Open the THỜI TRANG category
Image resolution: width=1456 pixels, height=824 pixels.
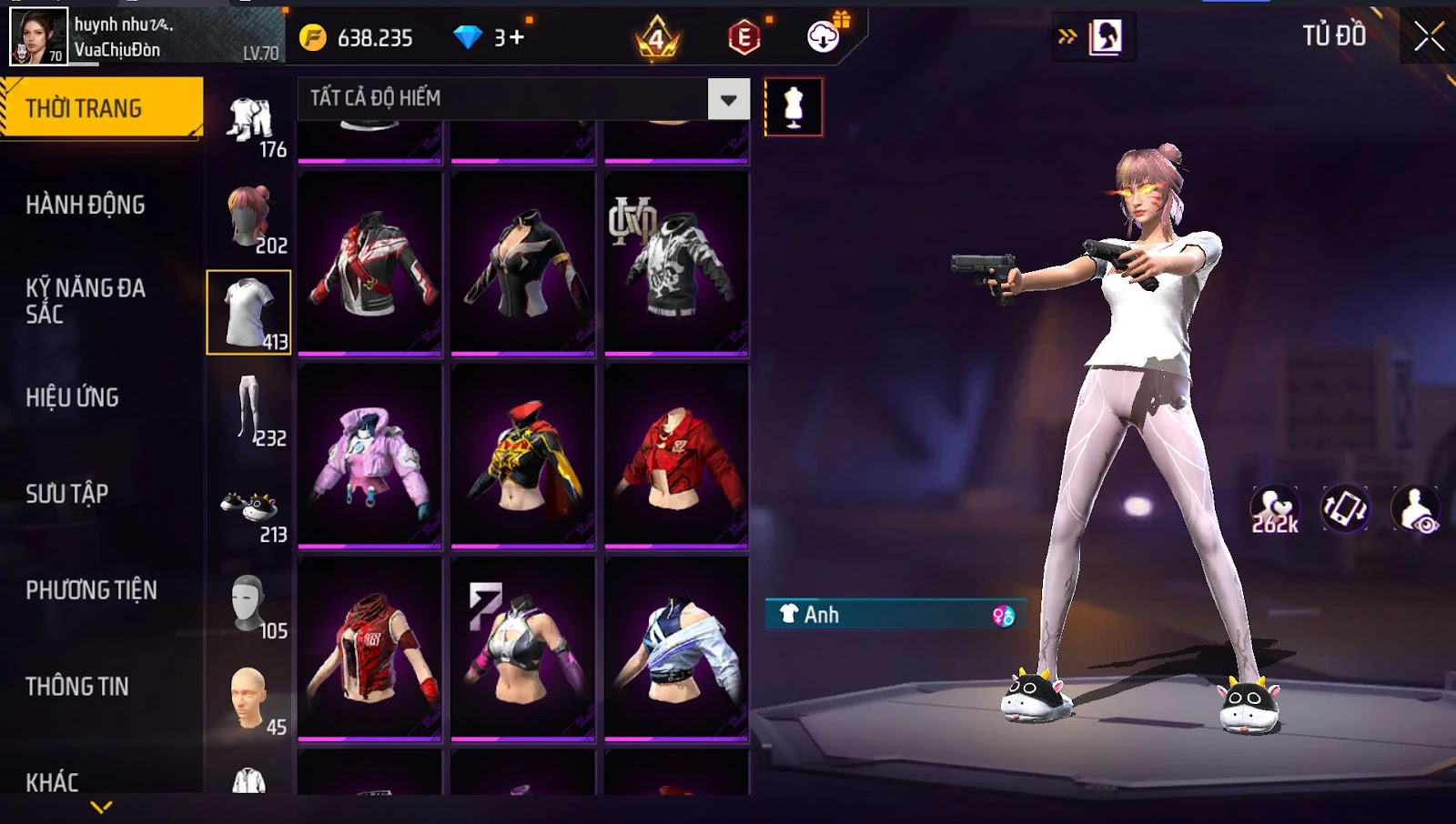coord(100,108)
